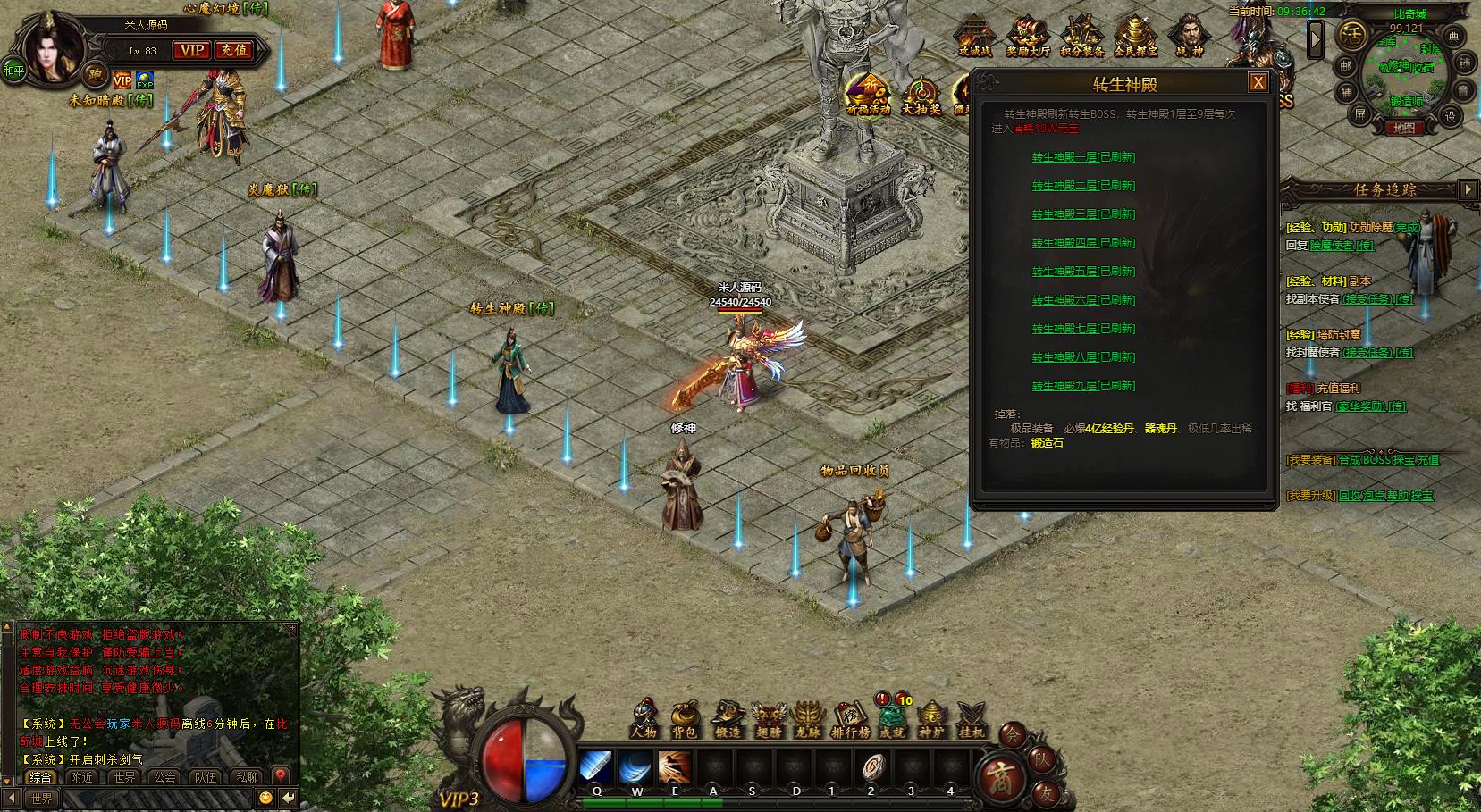The width and height of the screenshot is (1481, 812).
Task: Open the chat emoji picker
Action: pyautogui.click(x=265, y=797)
